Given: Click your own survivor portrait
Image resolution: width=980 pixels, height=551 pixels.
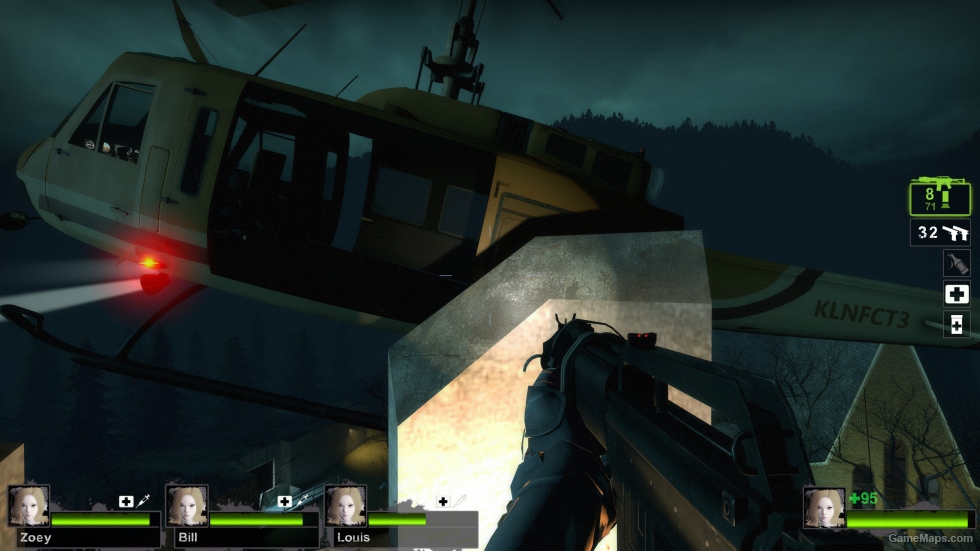Looking at the screenshot, I should coord(824,508).
